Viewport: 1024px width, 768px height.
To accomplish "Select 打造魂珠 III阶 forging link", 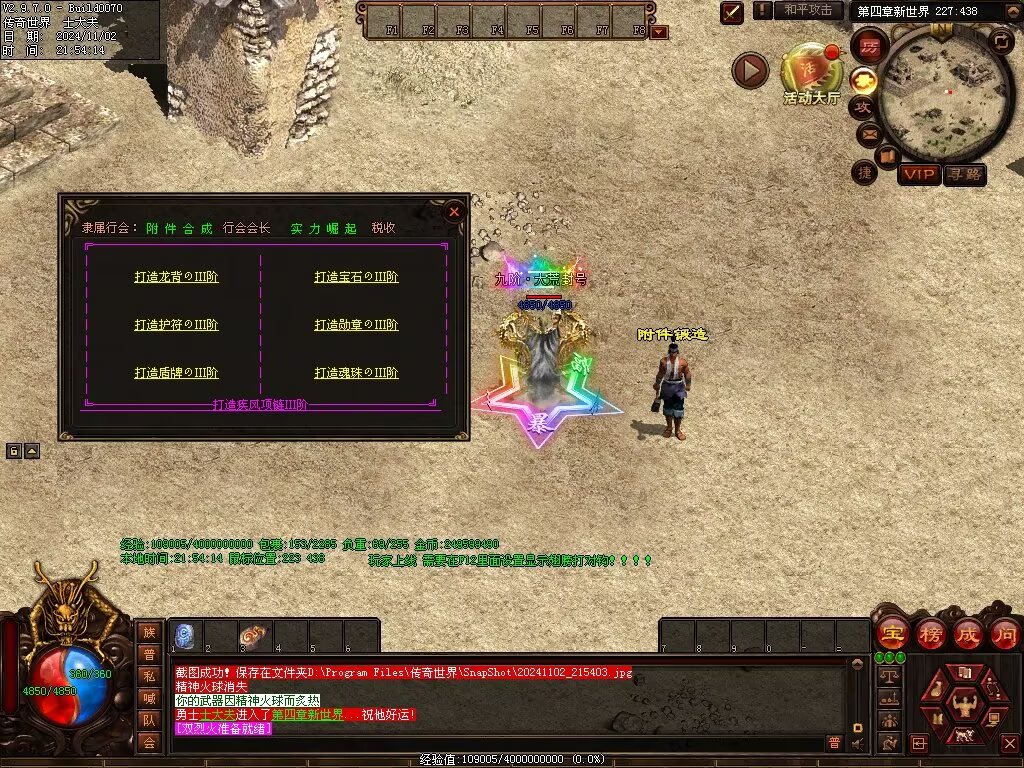I will (x=356, y=373).
